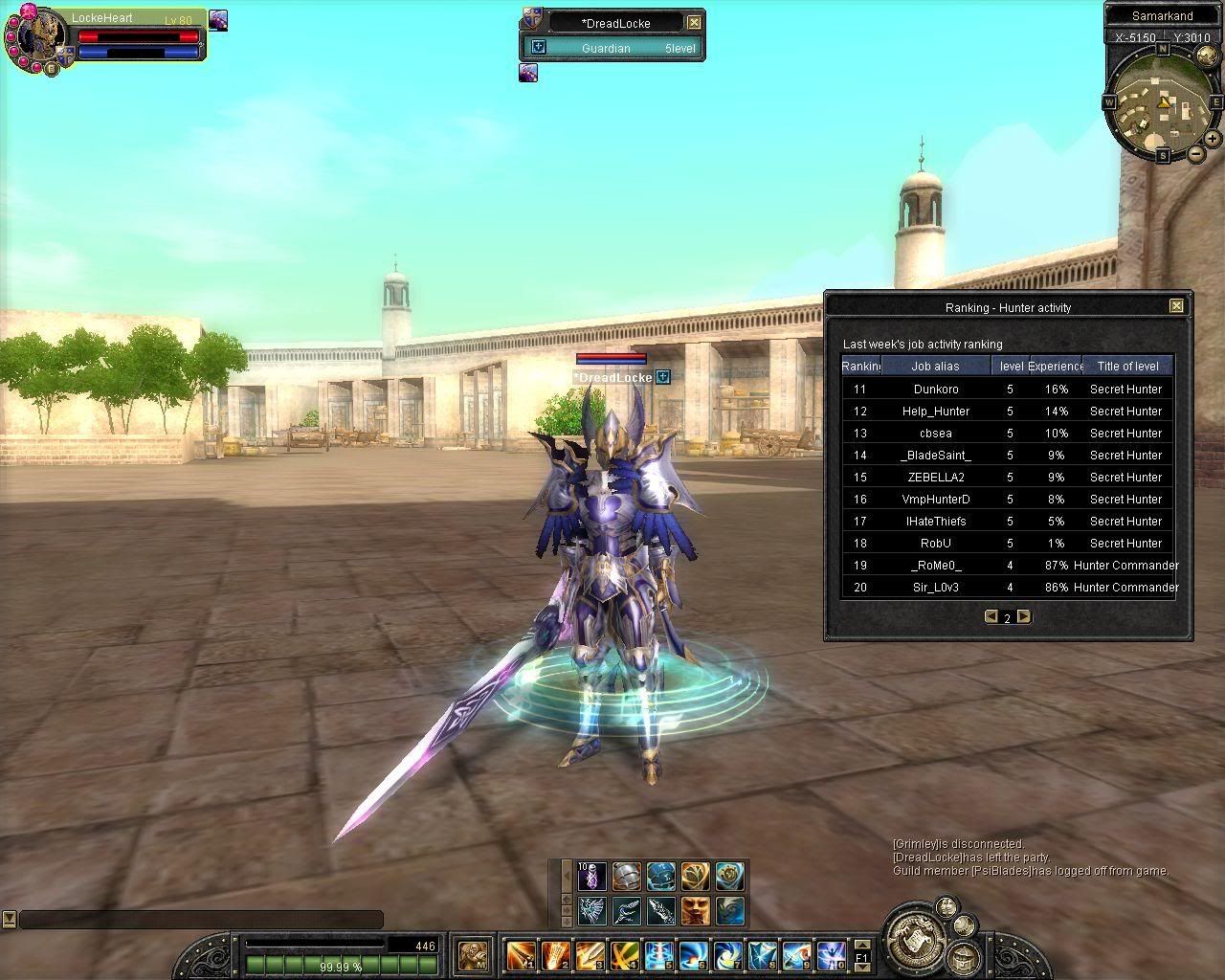Click the character action button marked M
The height and width of the screenshot is (980, 1225).
point(472,954)
